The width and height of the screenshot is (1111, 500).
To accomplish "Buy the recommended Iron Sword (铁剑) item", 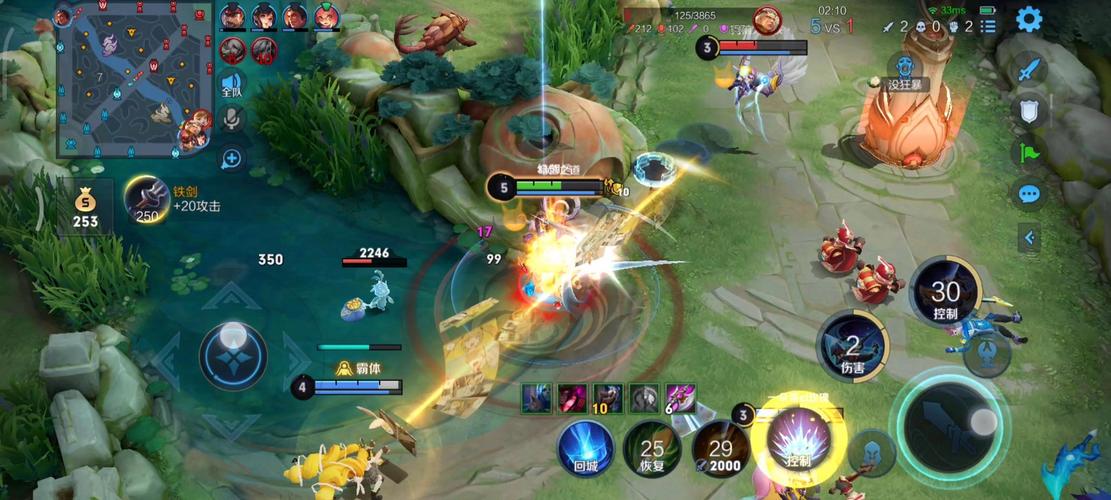I will tap(147, 199).
